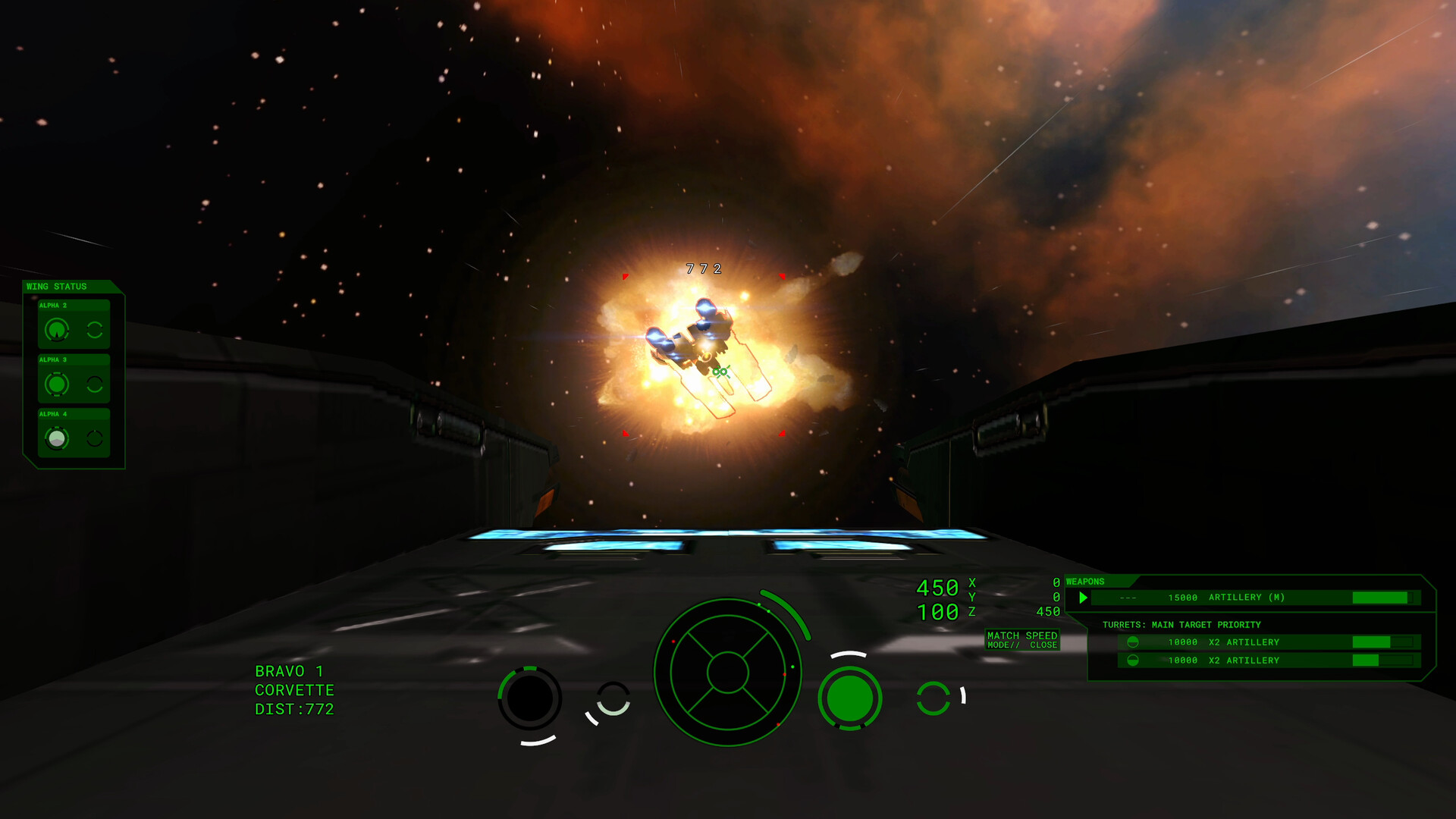
Task: Collapse the WING STATUS panel header
Action: point(57,287)
